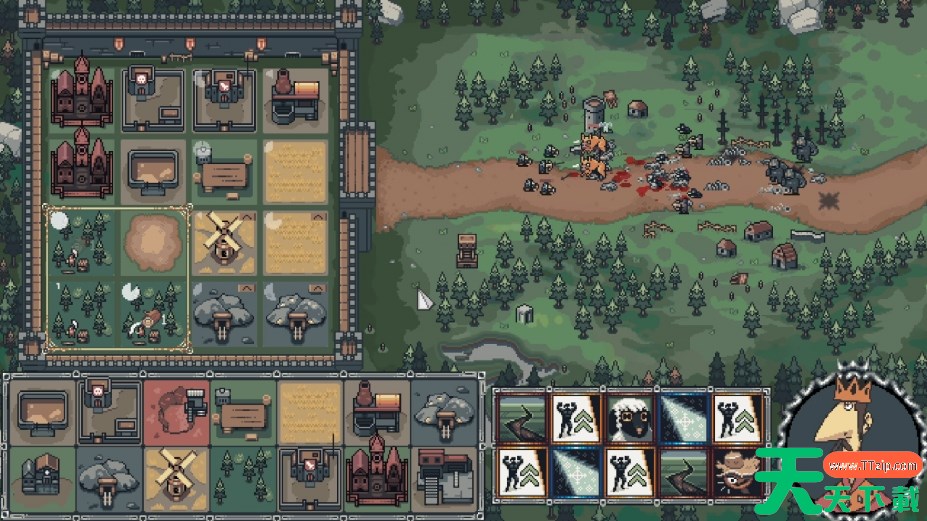Viewport: 927px width, 521px height.
Task: Select the windmill built on the town grid
Action: pos(224,240)
